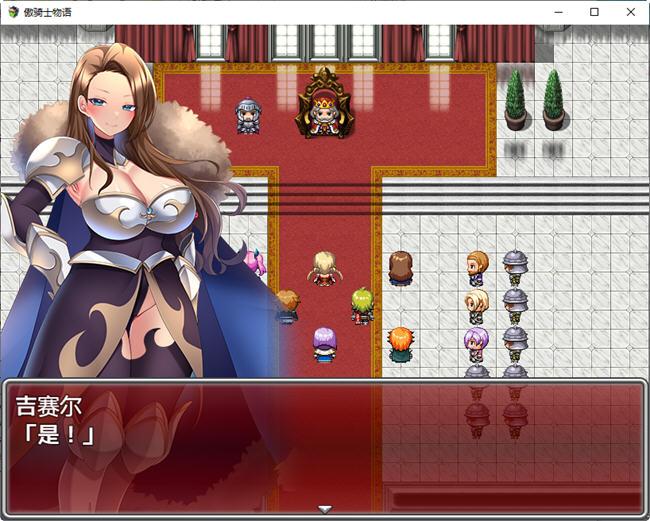This screenshot has height=521, width=650.
Task: Close the game window
Action: [x=629, y=12]
